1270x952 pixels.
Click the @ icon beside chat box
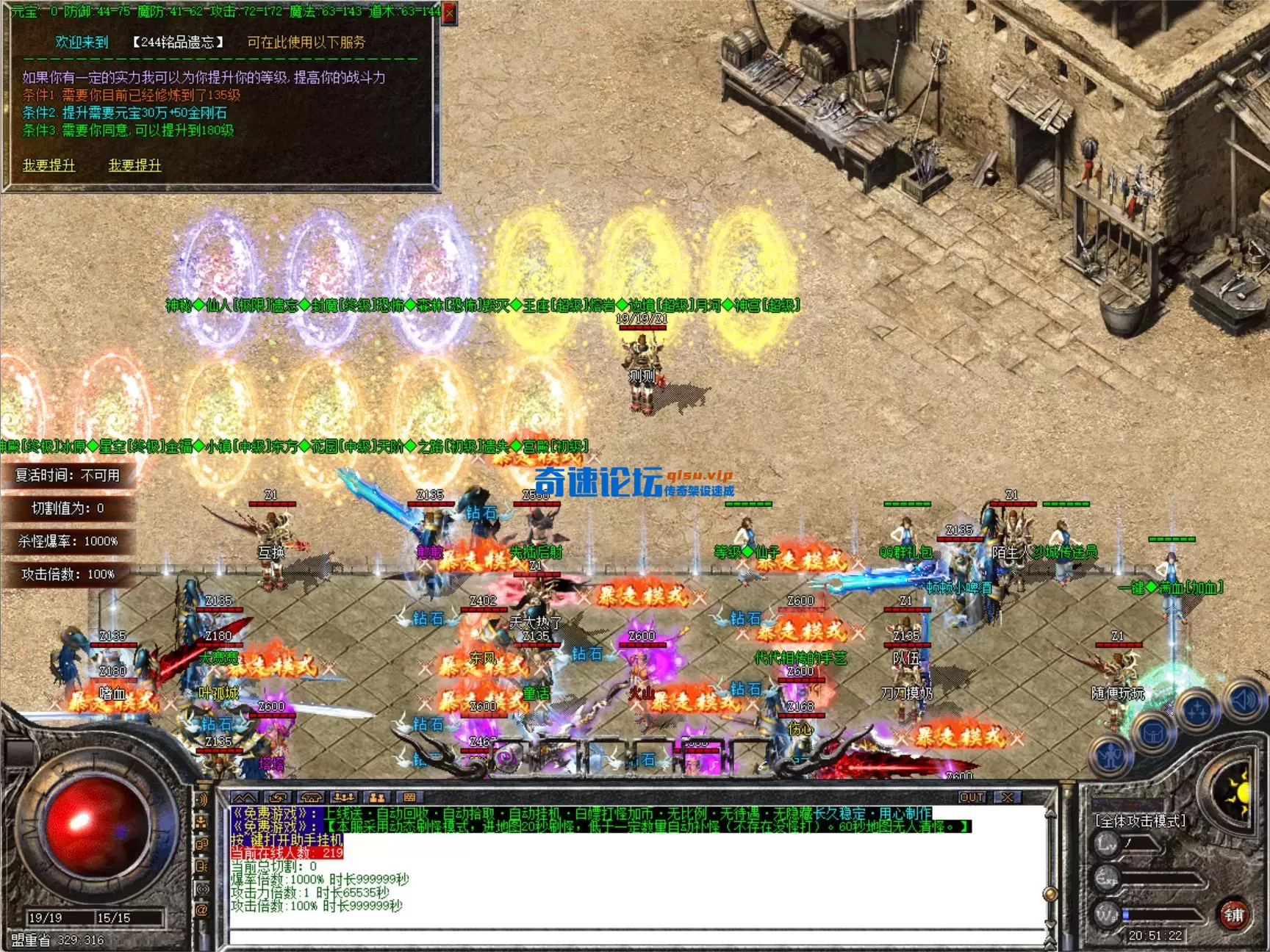pos(202,909)
